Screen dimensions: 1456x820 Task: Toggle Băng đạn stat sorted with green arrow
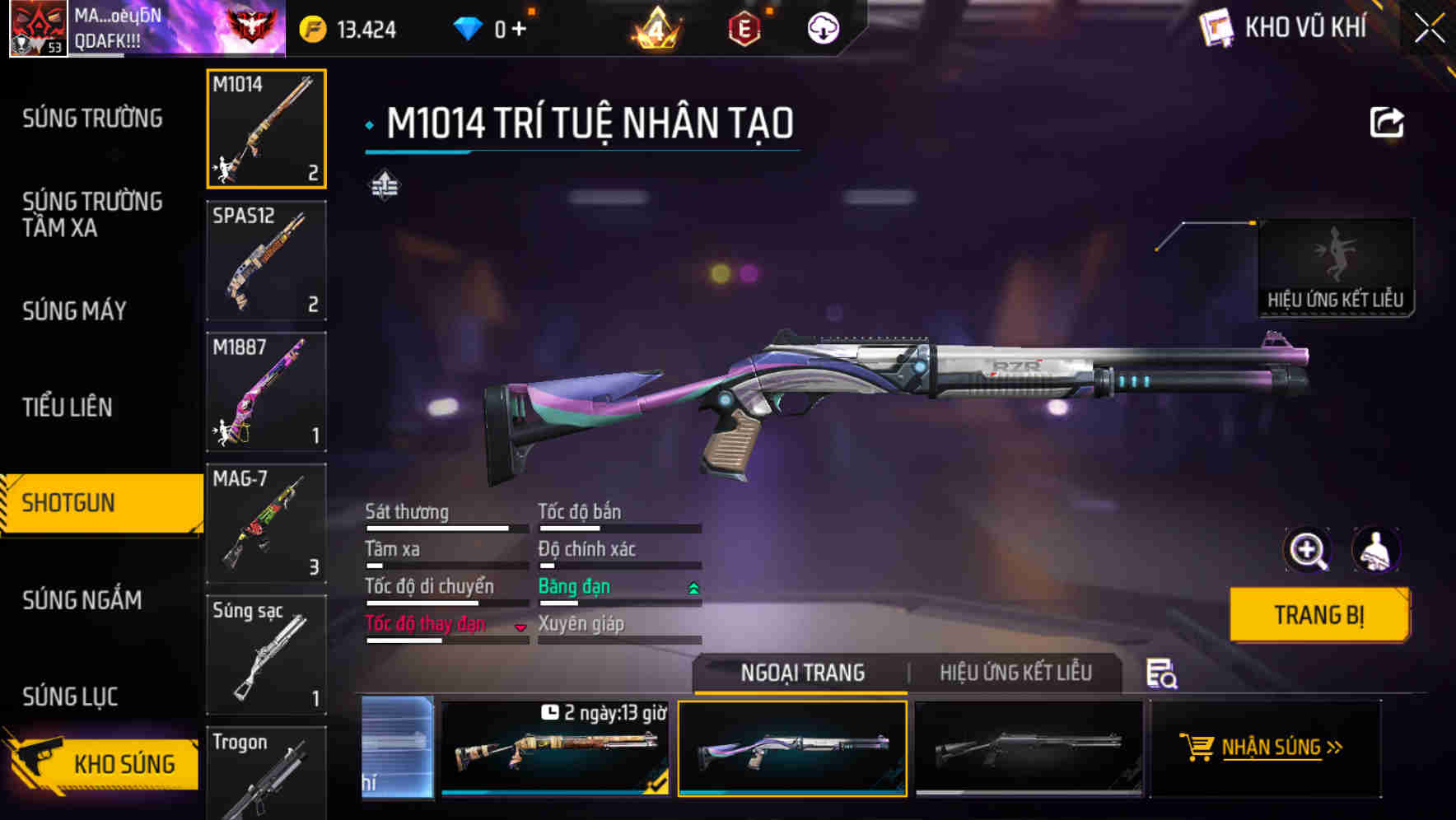pyautogui.click(x=693, y=588)
